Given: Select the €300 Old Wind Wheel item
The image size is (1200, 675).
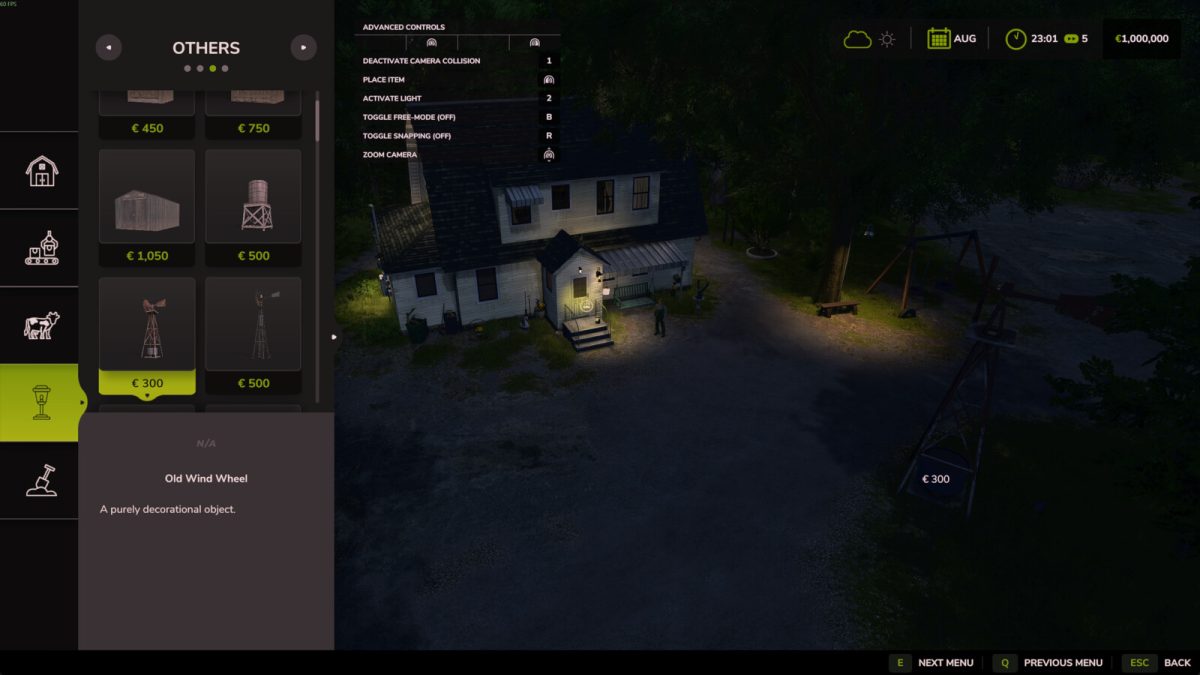Looking at the screenshot, I should (x=147, y=337).
